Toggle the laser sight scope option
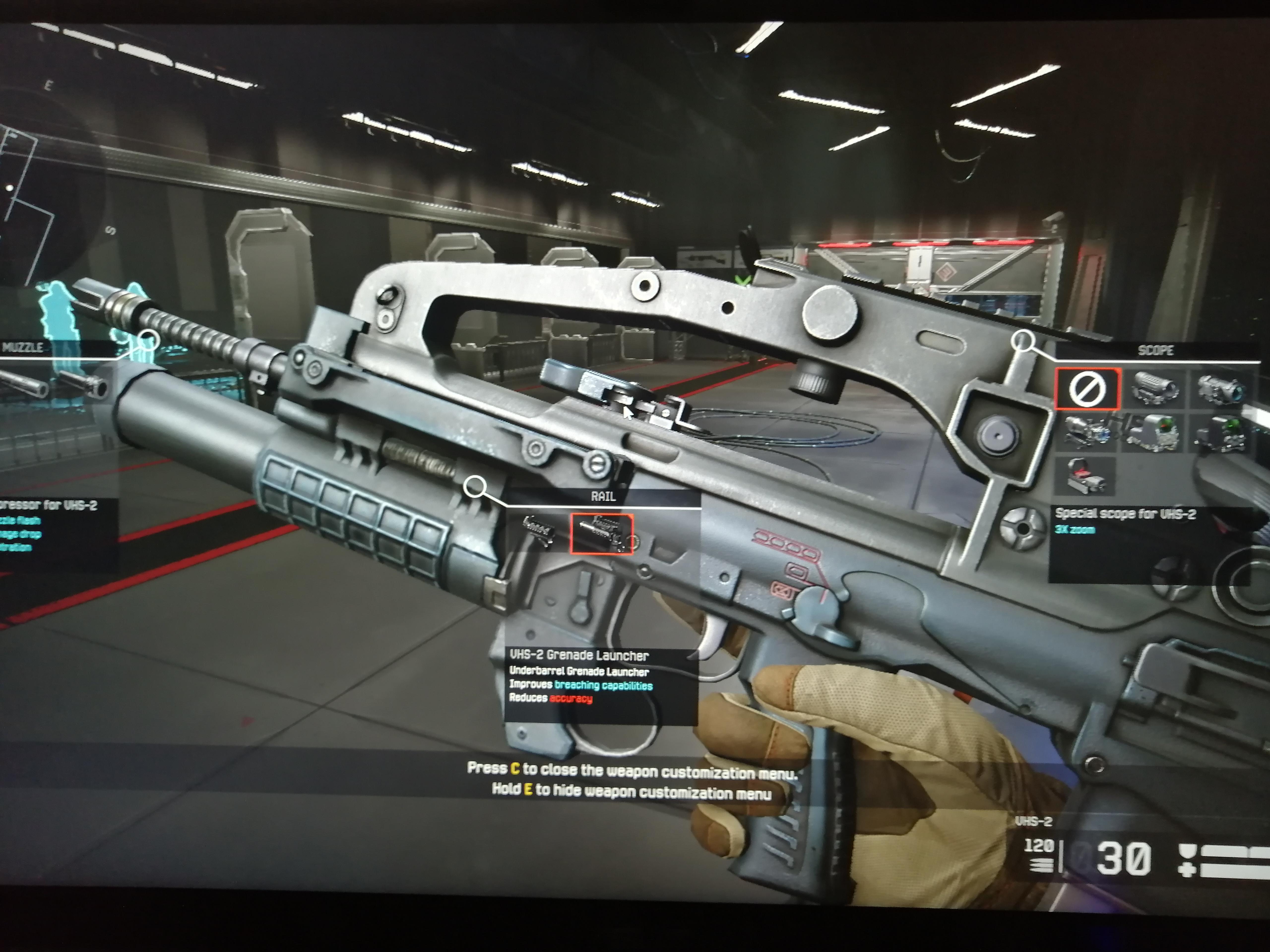 1087,432
